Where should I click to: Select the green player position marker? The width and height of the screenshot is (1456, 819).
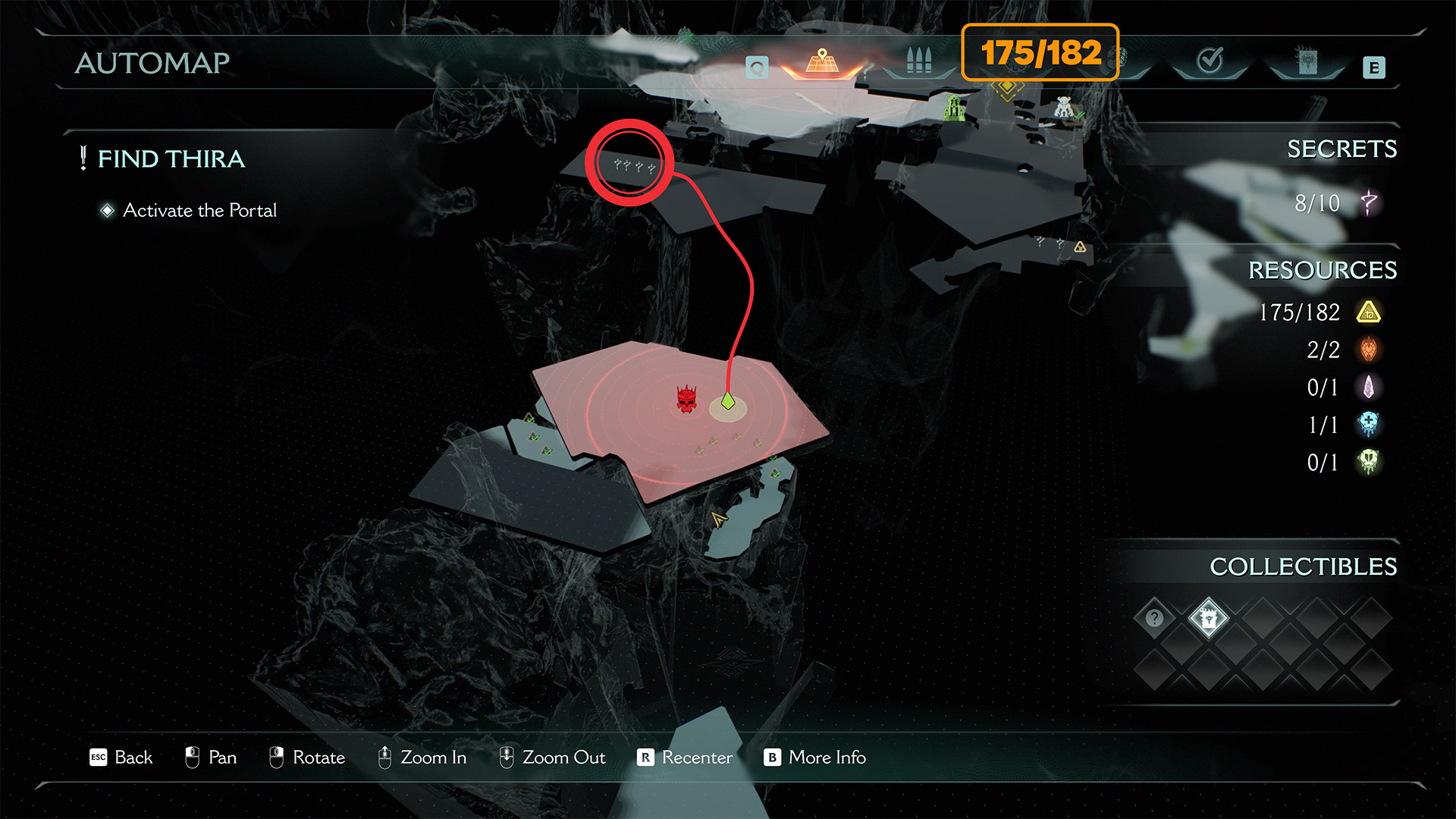coord(728,400)
